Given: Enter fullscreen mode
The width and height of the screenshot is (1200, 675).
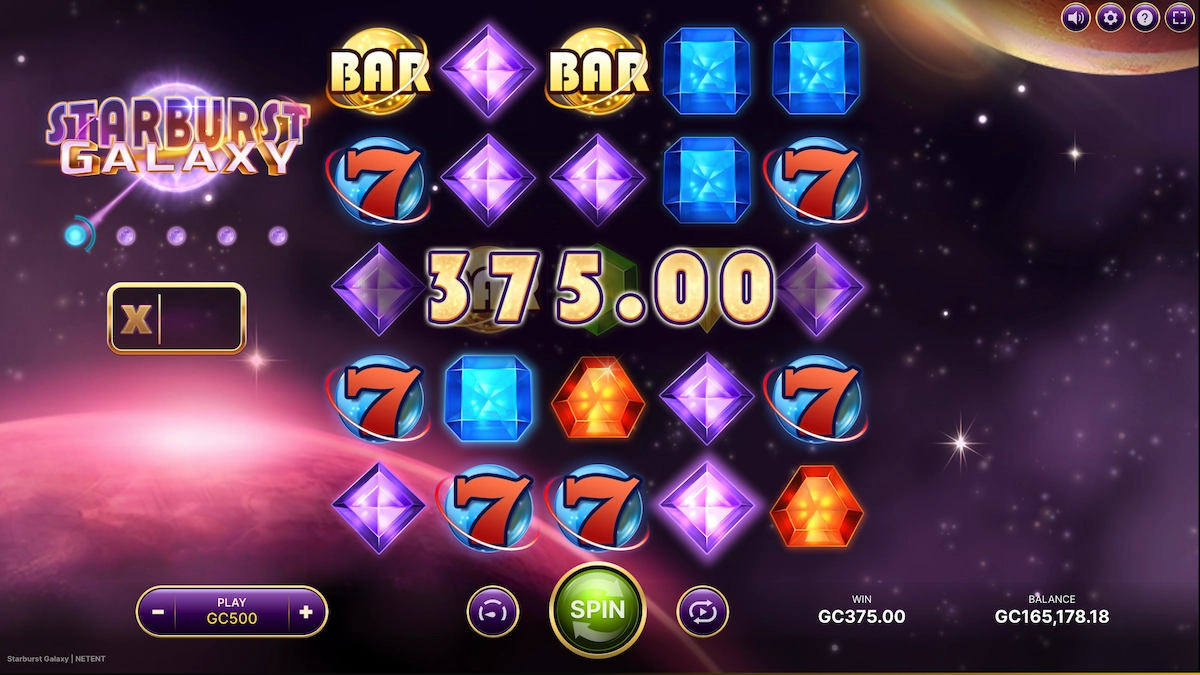Looking at the screenshot, I should [x=1178, y=17].
